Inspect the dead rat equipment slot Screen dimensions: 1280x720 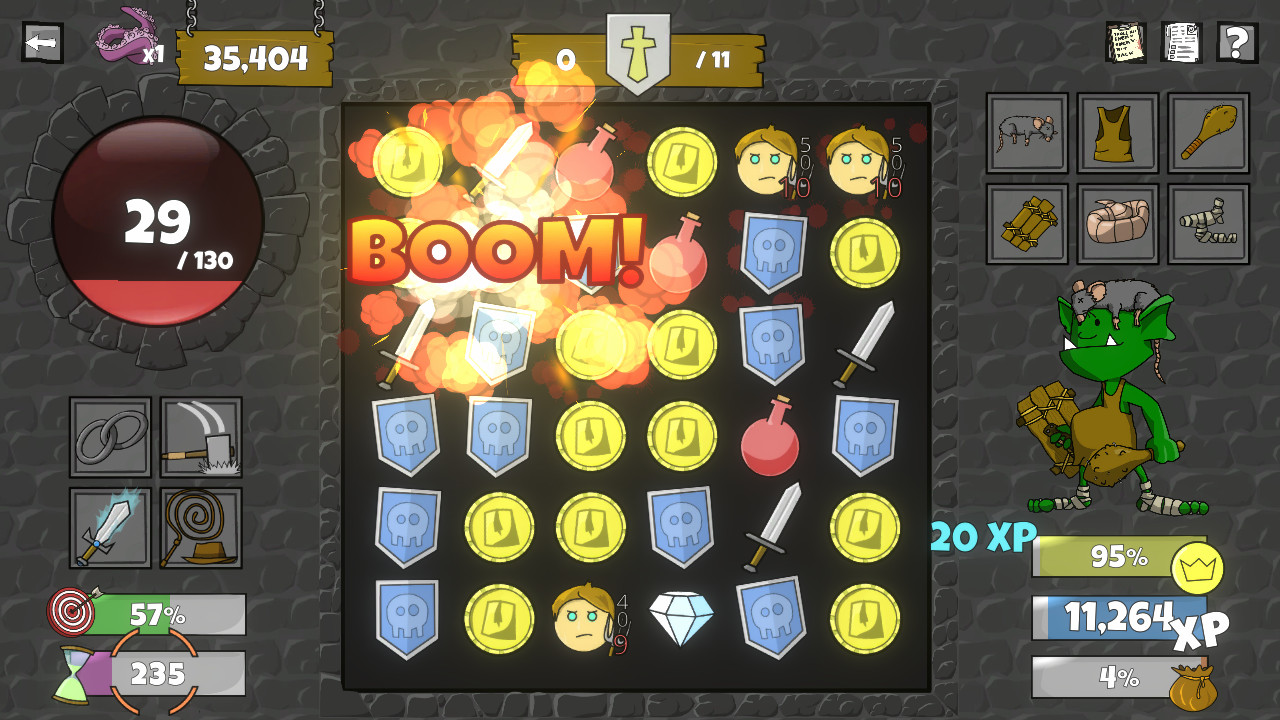point(1025,133)
